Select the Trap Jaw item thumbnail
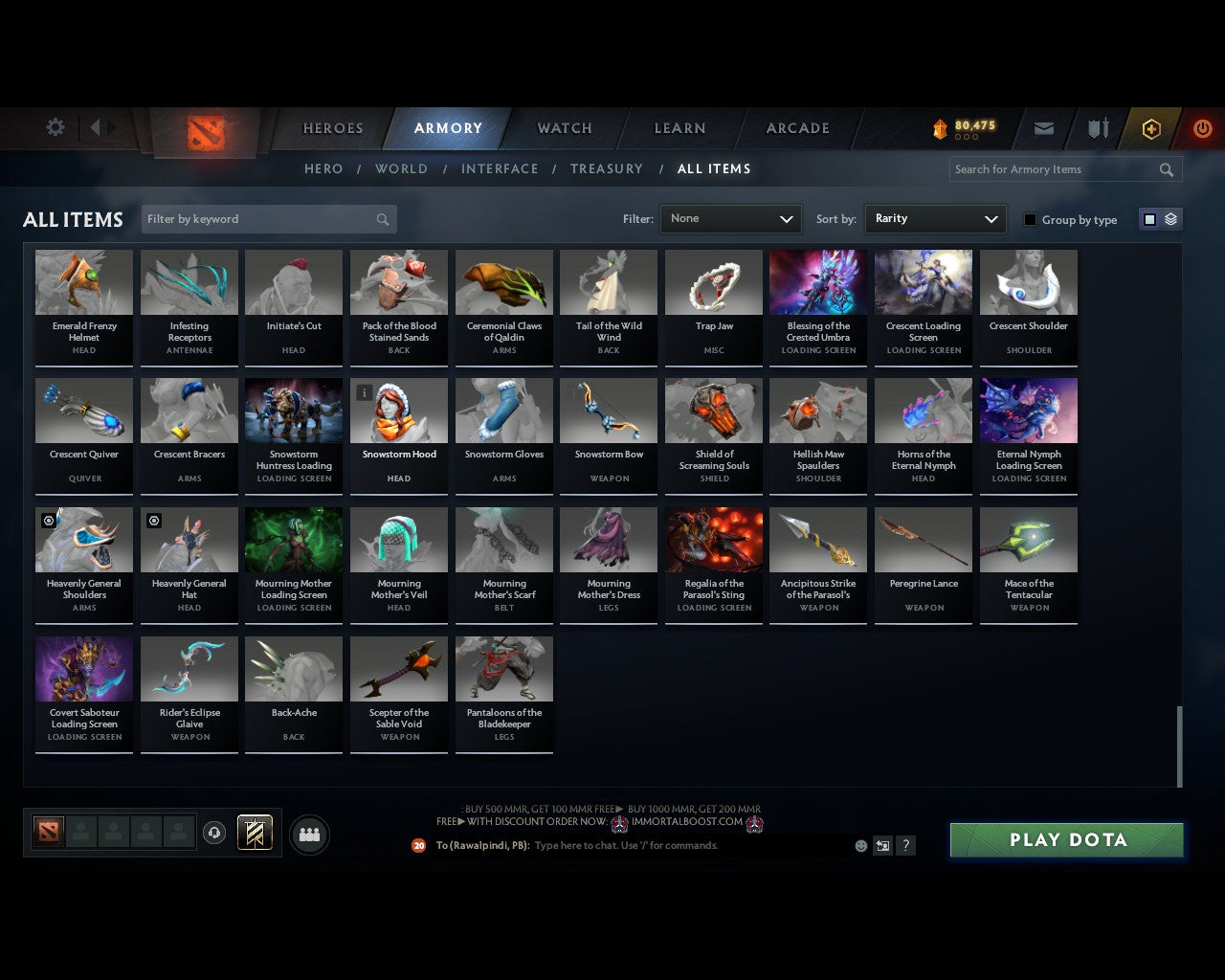 click(713, 281)
